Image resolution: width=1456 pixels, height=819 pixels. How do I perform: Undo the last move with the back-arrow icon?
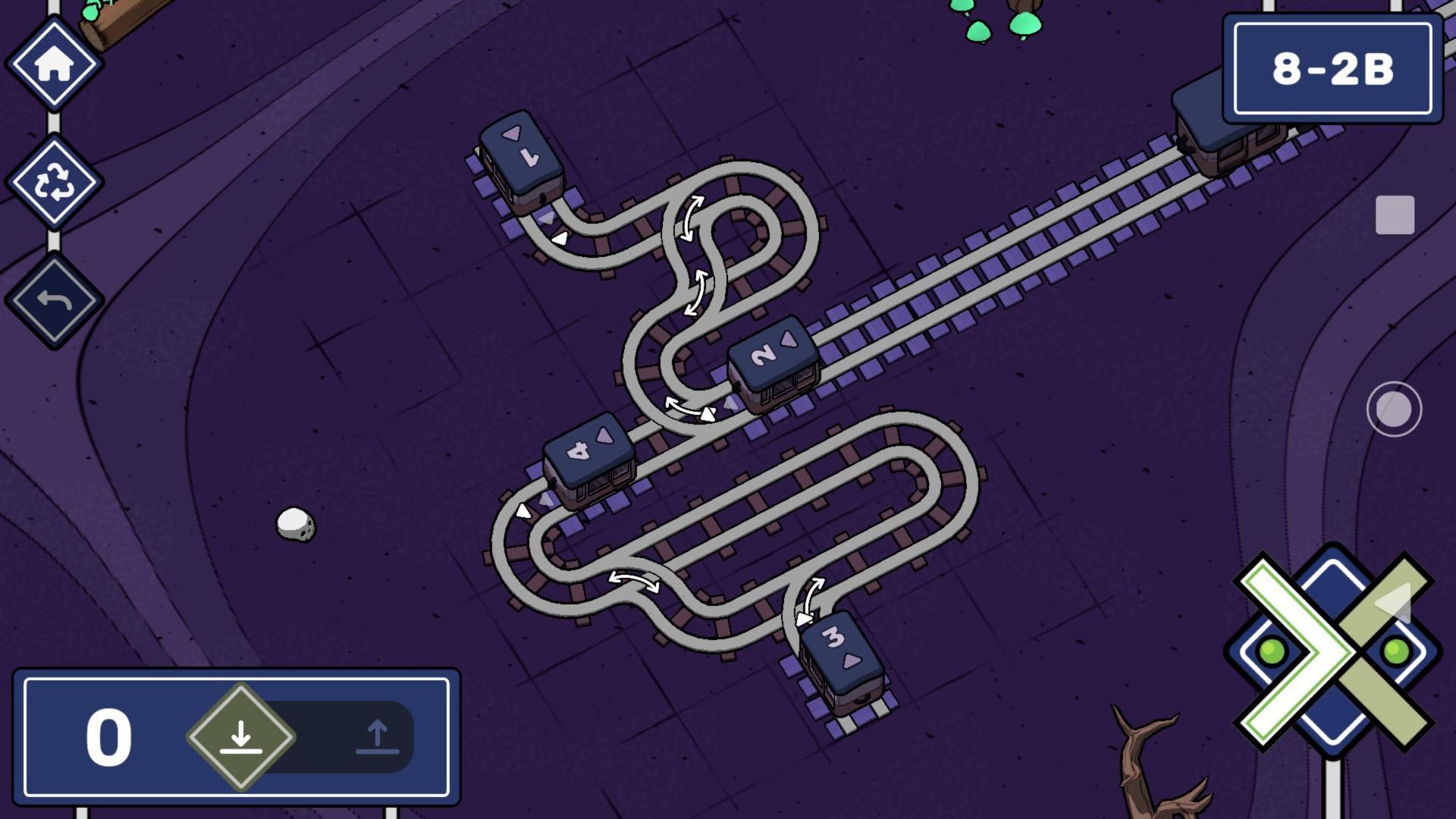pyautogui.click(x=55, y=298)
